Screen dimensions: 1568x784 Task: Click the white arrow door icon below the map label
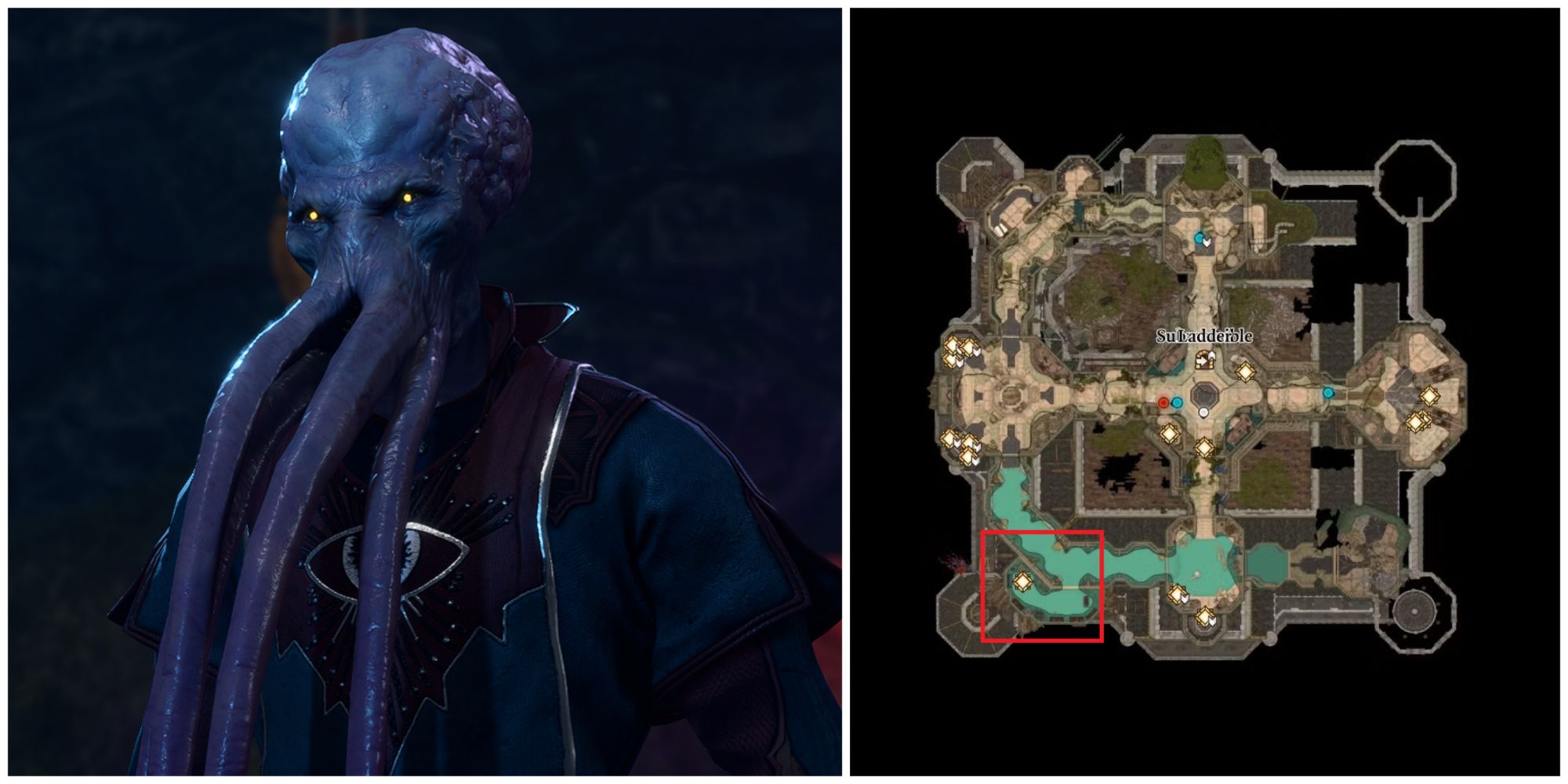pos(1204,361)
